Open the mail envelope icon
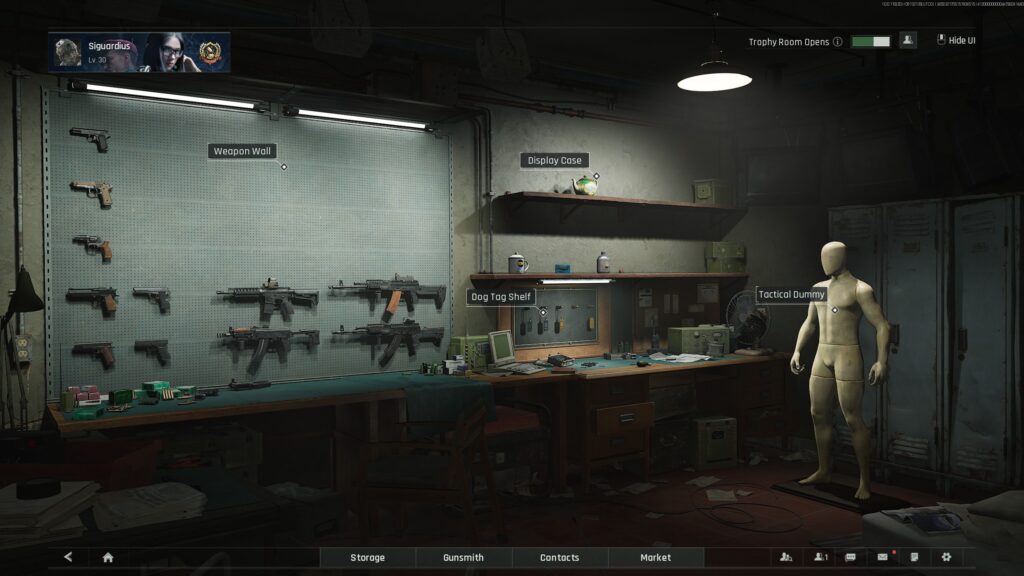The image size is (1024, 576). [882, 557]
